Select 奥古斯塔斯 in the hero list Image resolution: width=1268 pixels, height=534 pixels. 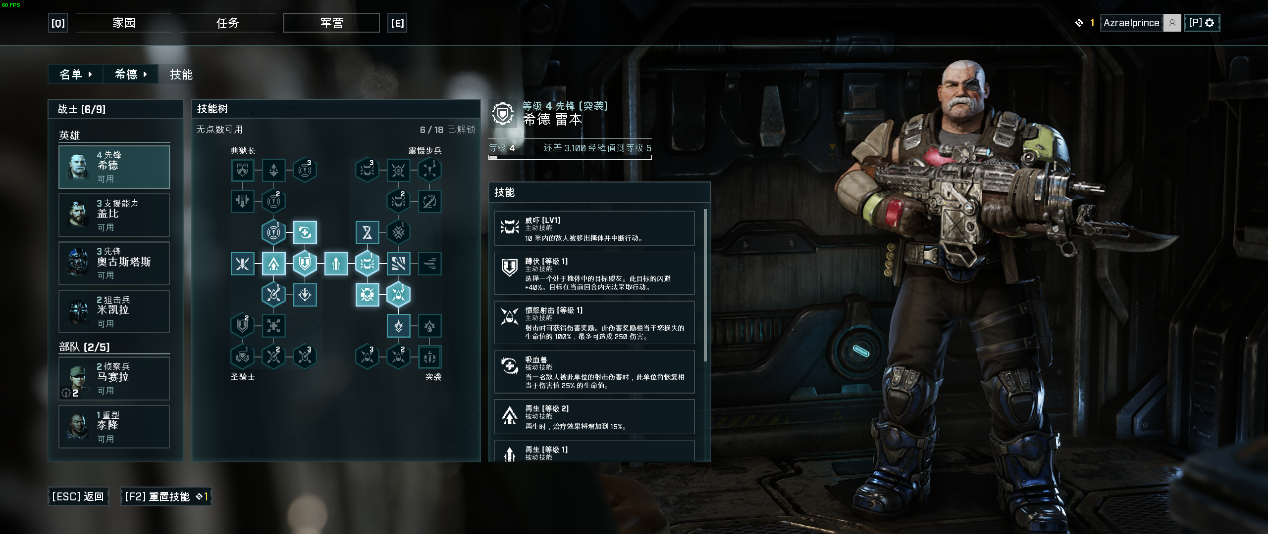pos(114,263)
